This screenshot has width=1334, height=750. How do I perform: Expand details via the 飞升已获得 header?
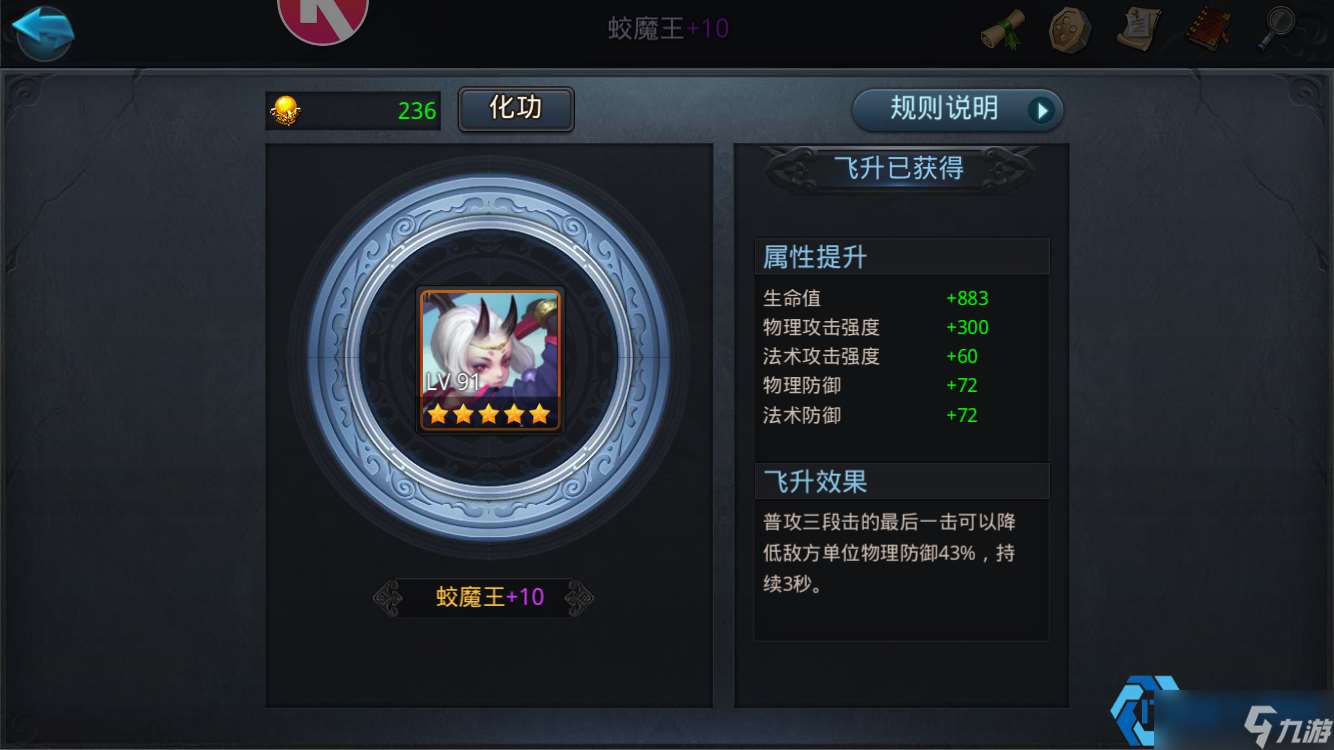[900, 169]
